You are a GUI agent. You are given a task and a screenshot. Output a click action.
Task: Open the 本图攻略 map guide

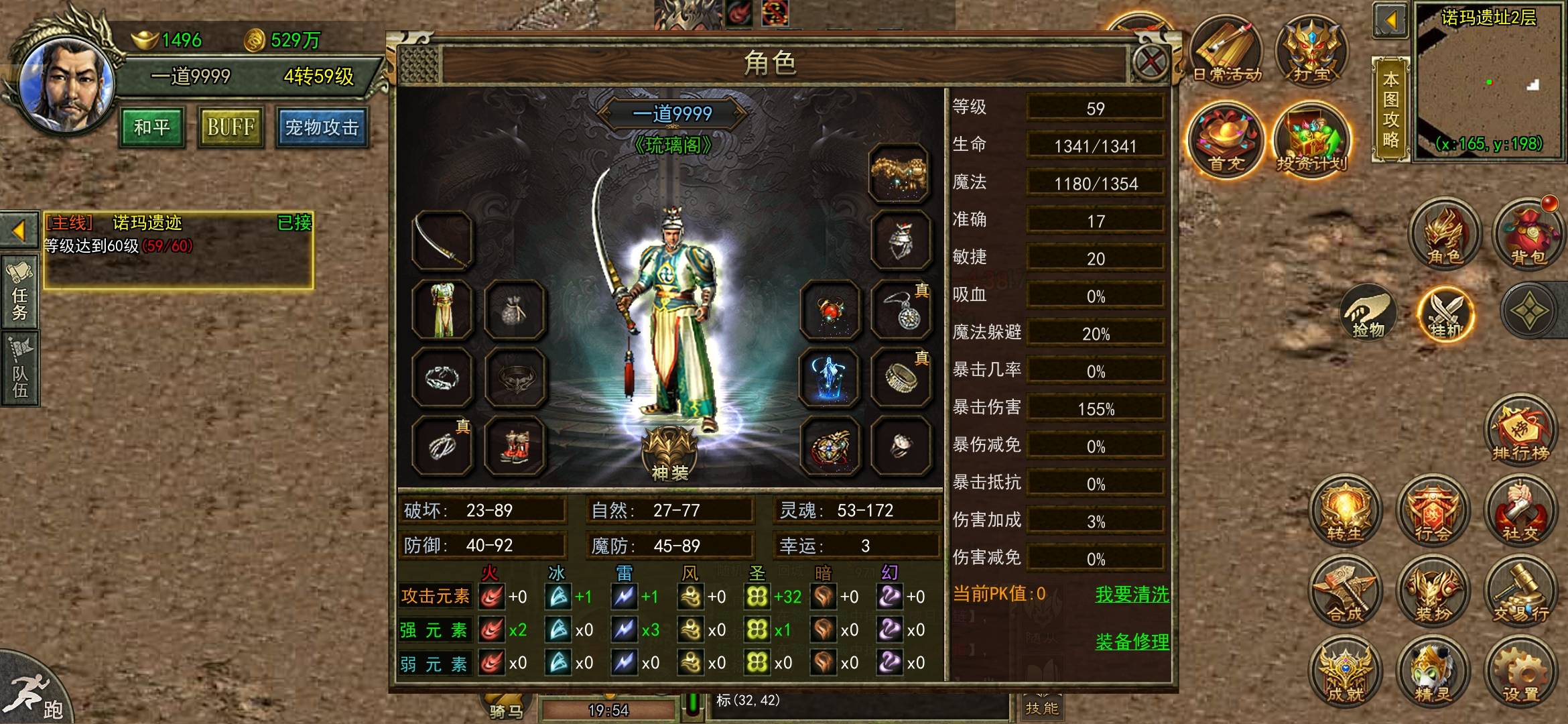[x=1390, y=109]
